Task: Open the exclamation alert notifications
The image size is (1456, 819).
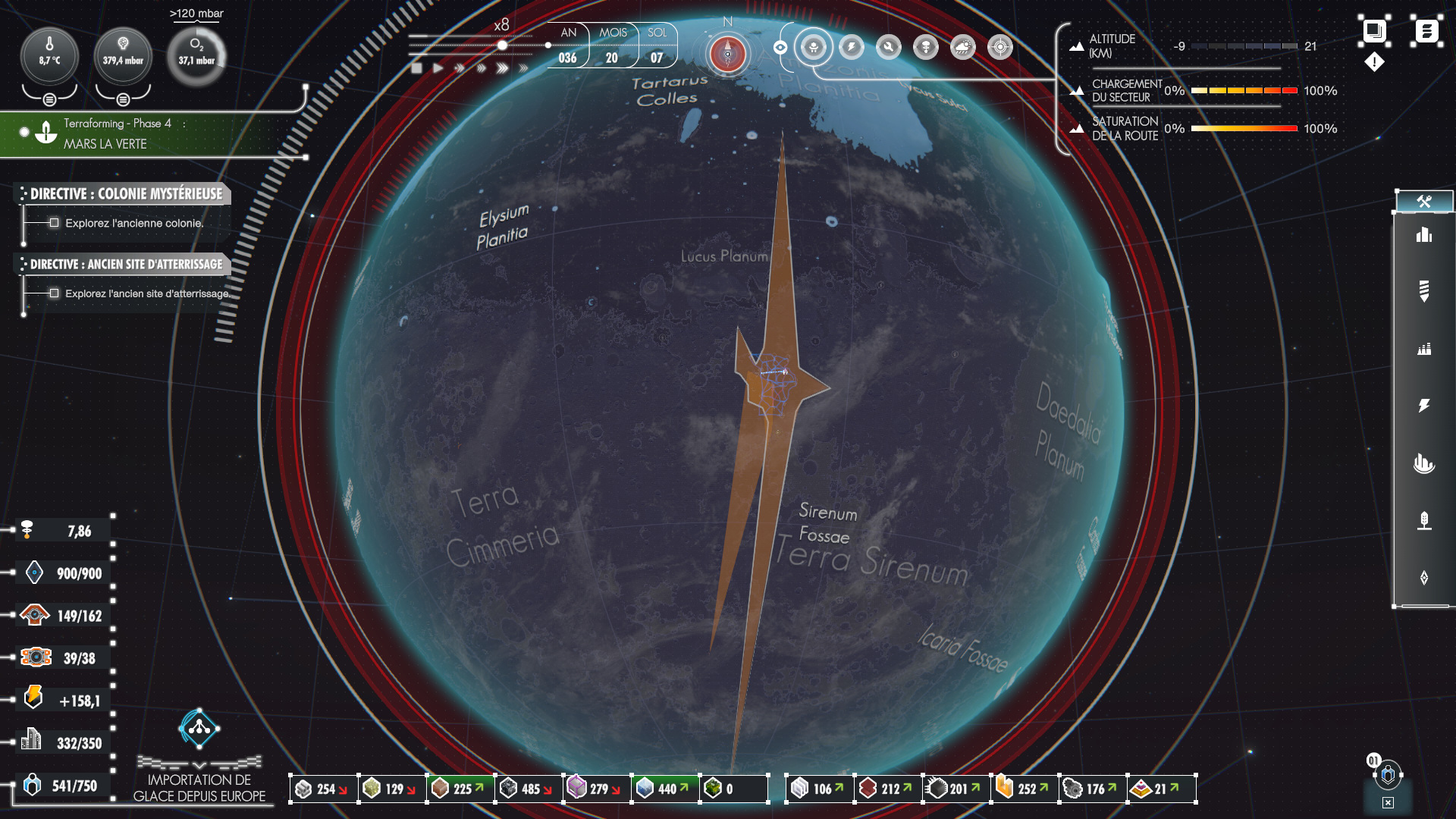Action: 1374,62
